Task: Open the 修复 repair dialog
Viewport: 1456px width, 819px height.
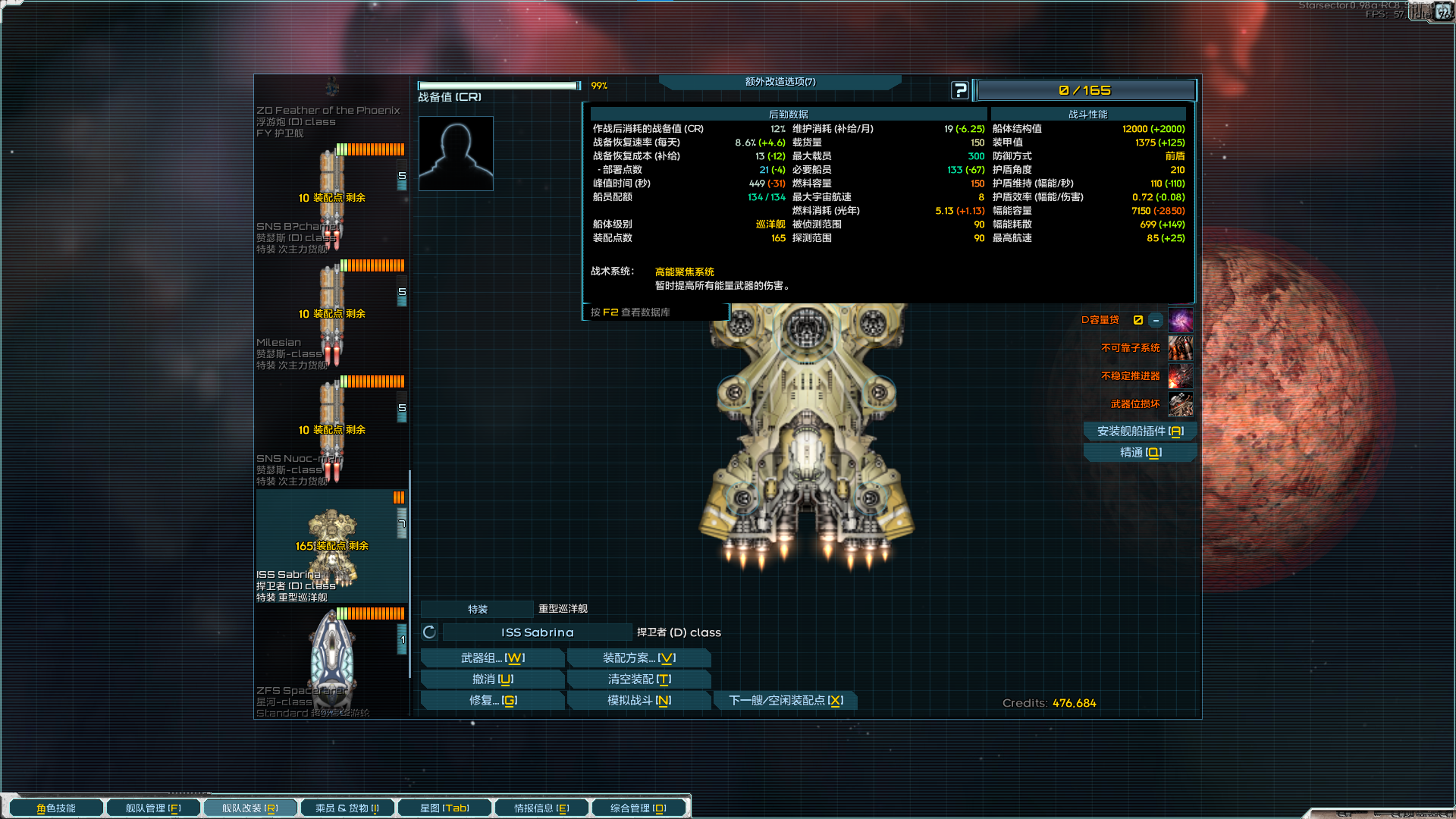Action: click(492, 701)
